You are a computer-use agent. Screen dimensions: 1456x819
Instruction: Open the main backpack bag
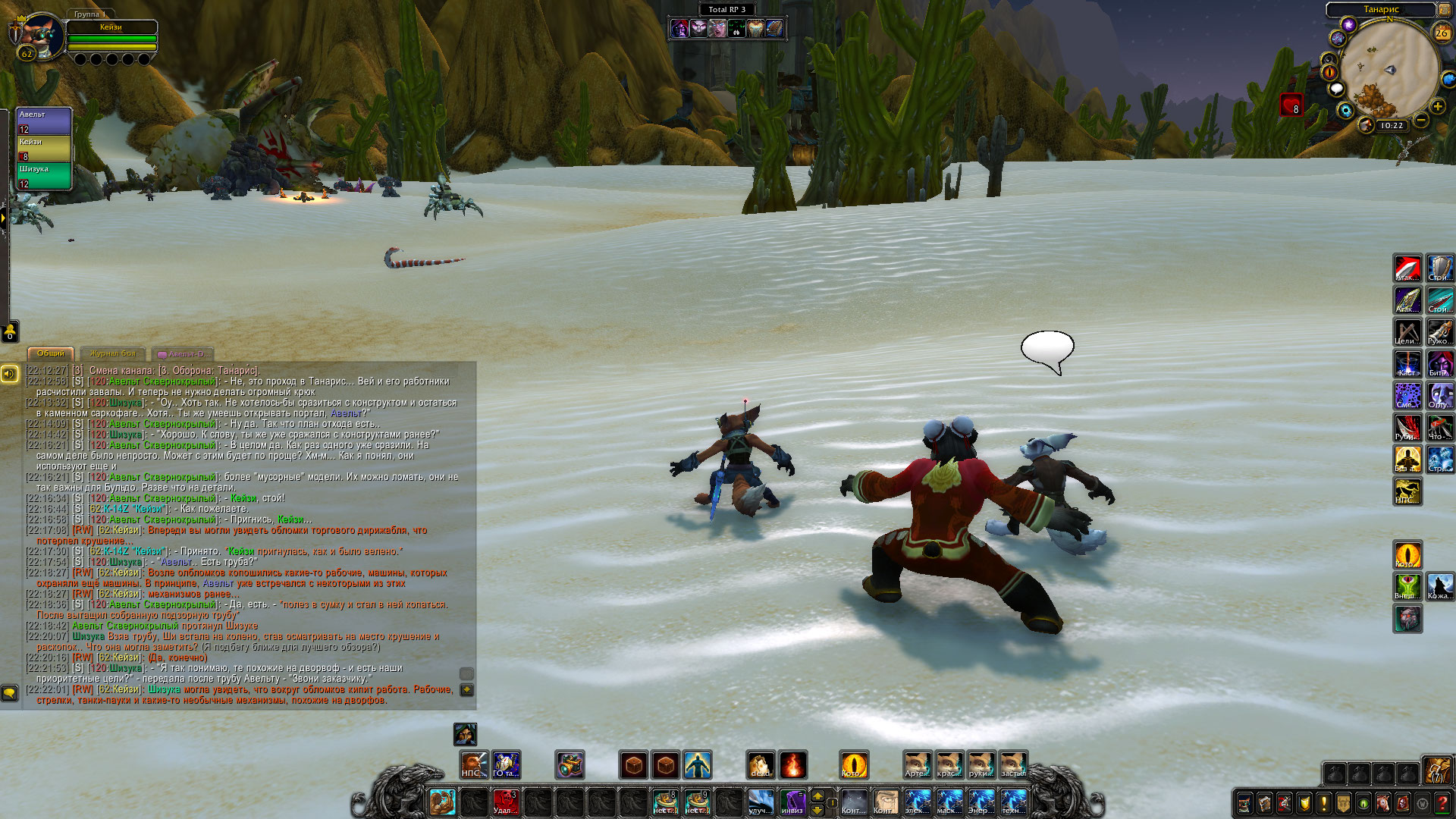pos(1436,770)
